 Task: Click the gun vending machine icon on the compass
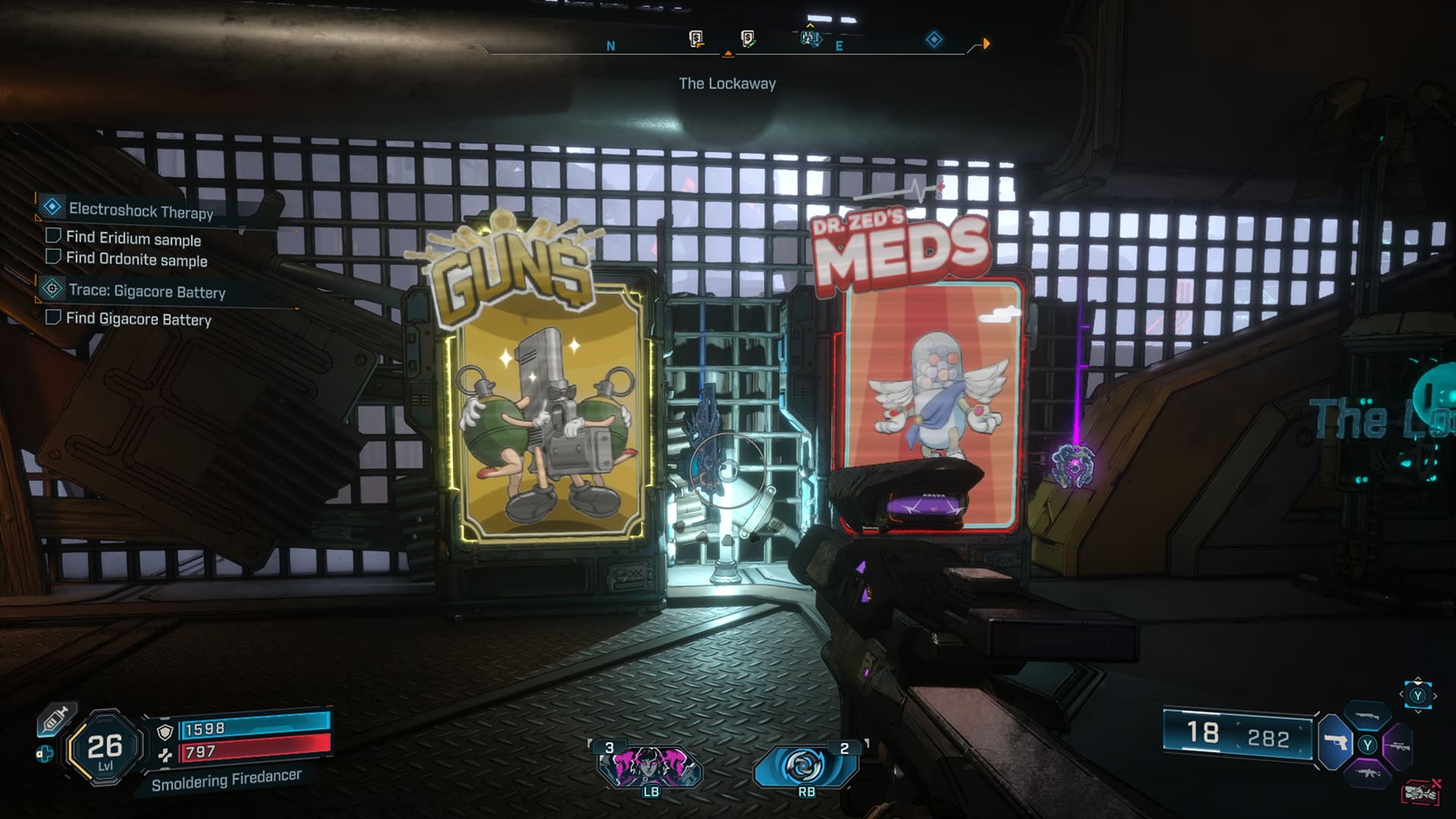point(695,39)
